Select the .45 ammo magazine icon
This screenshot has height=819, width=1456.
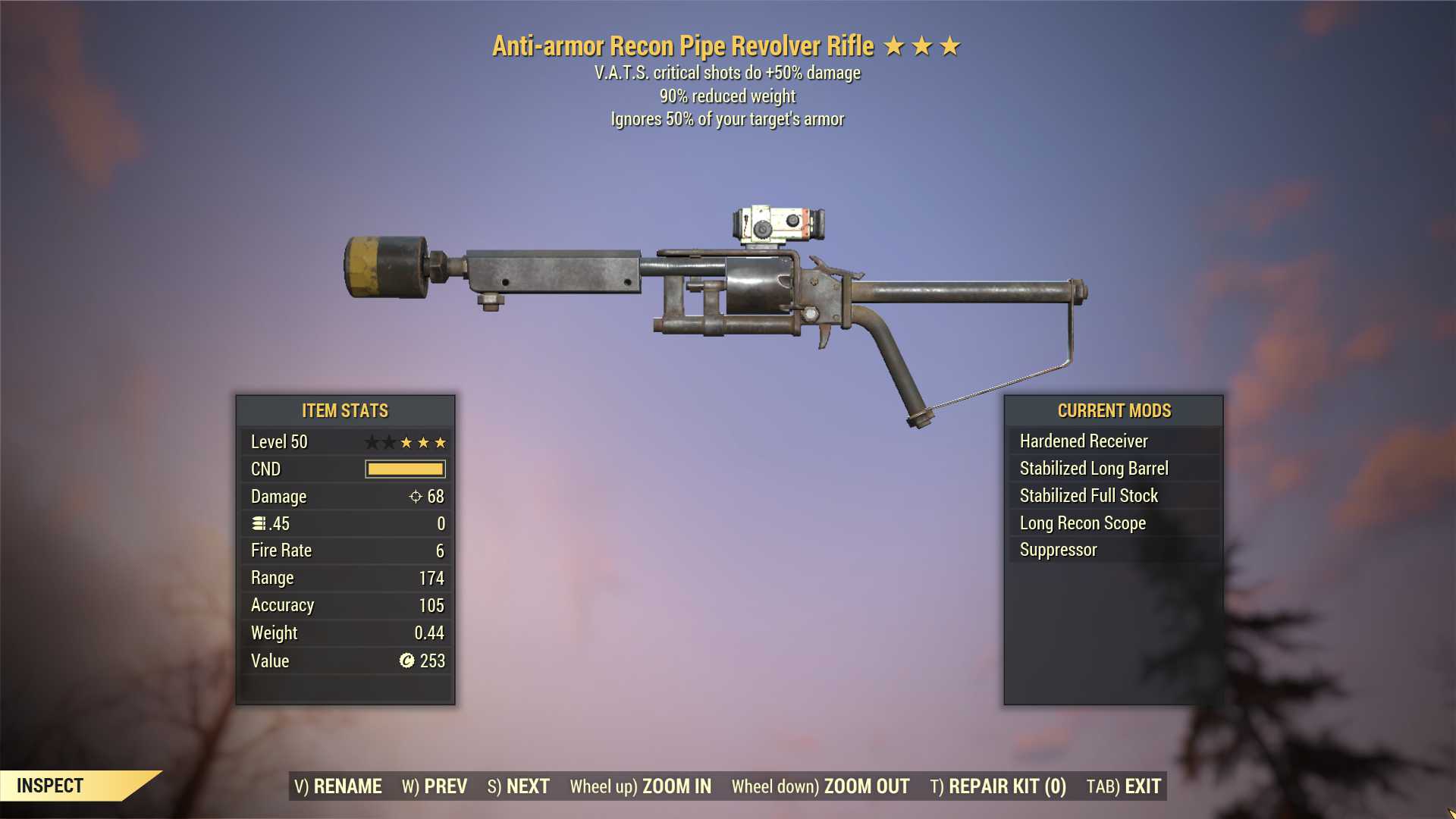coord(258,523)
